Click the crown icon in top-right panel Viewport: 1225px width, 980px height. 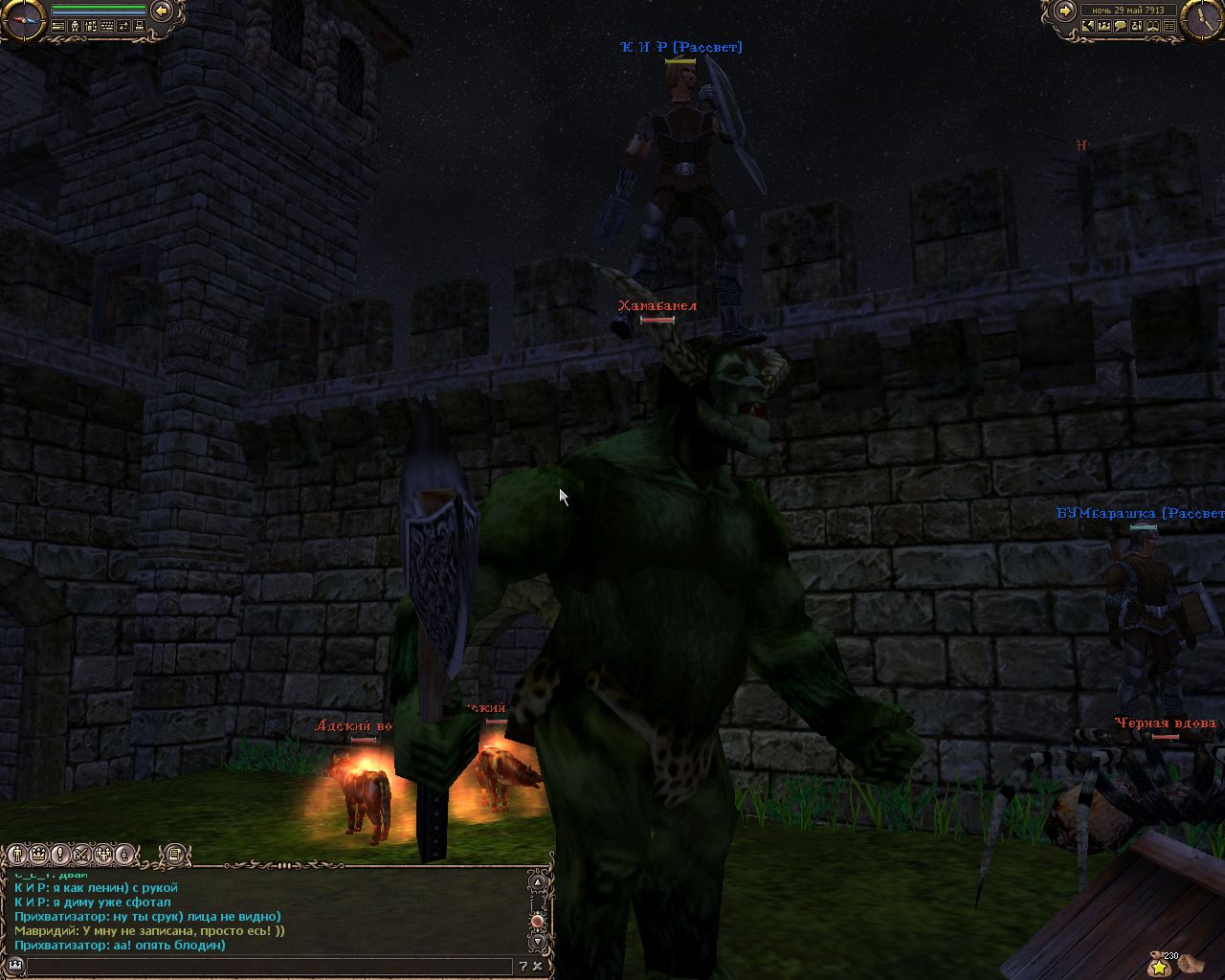point(1104,26)
